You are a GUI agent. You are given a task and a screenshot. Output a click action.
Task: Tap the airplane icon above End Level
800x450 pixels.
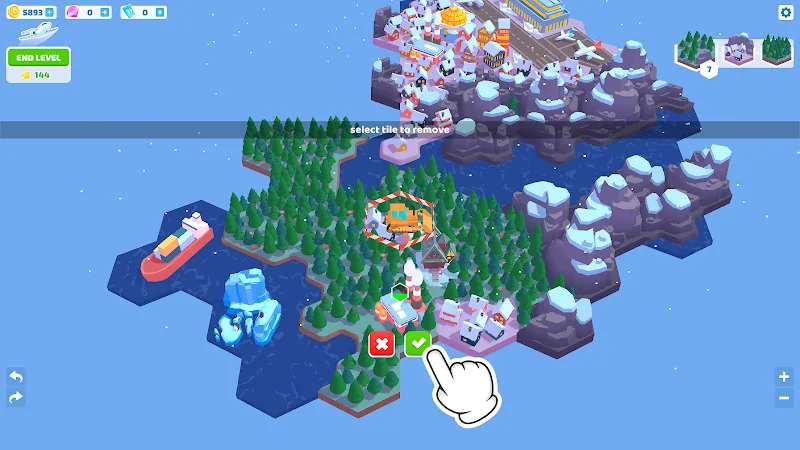(x=38, y=32)
